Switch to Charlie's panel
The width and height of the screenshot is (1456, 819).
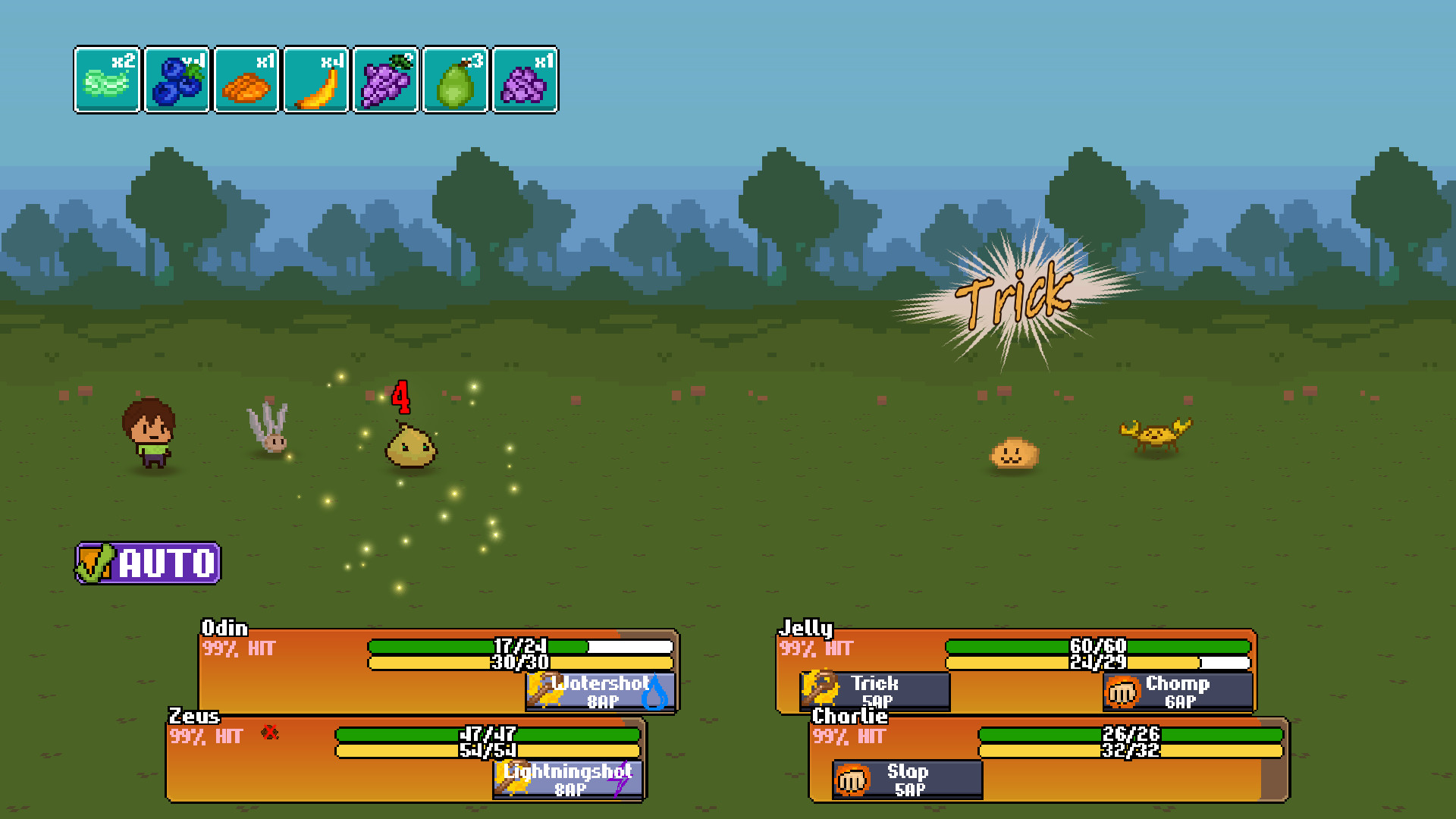pos(849,717)
